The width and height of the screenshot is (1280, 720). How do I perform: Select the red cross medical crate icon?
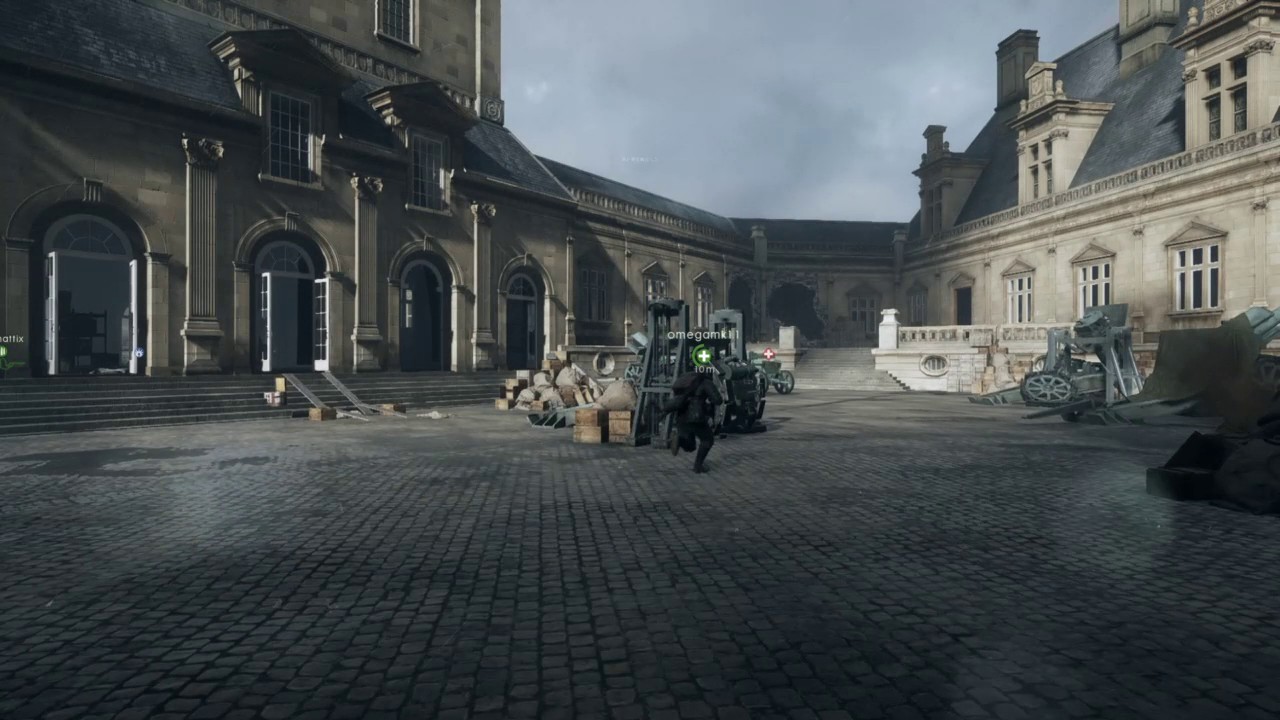coord(767,353)
